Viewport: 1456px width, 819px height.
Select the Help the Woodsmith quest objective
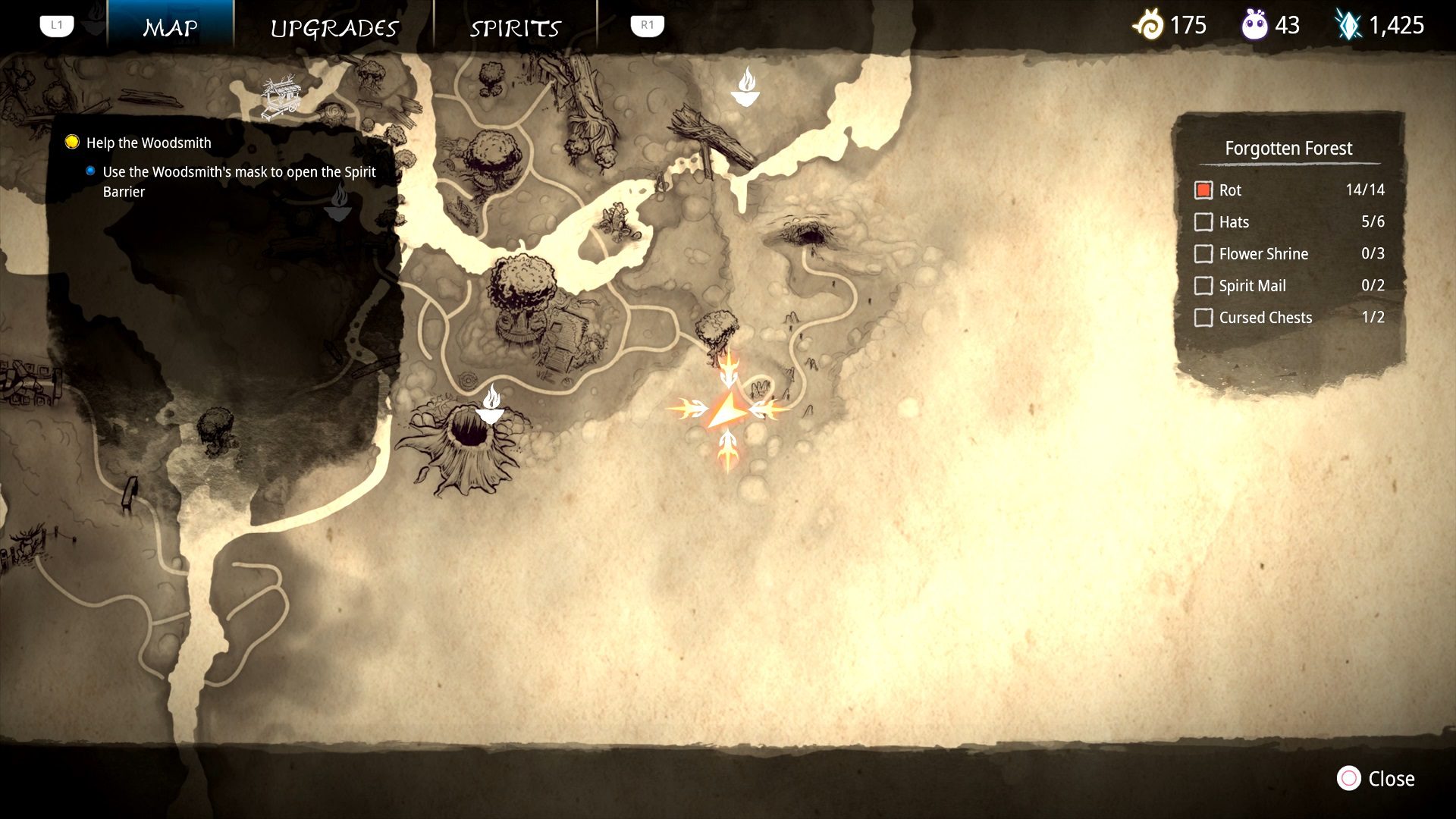pos(148,143)
